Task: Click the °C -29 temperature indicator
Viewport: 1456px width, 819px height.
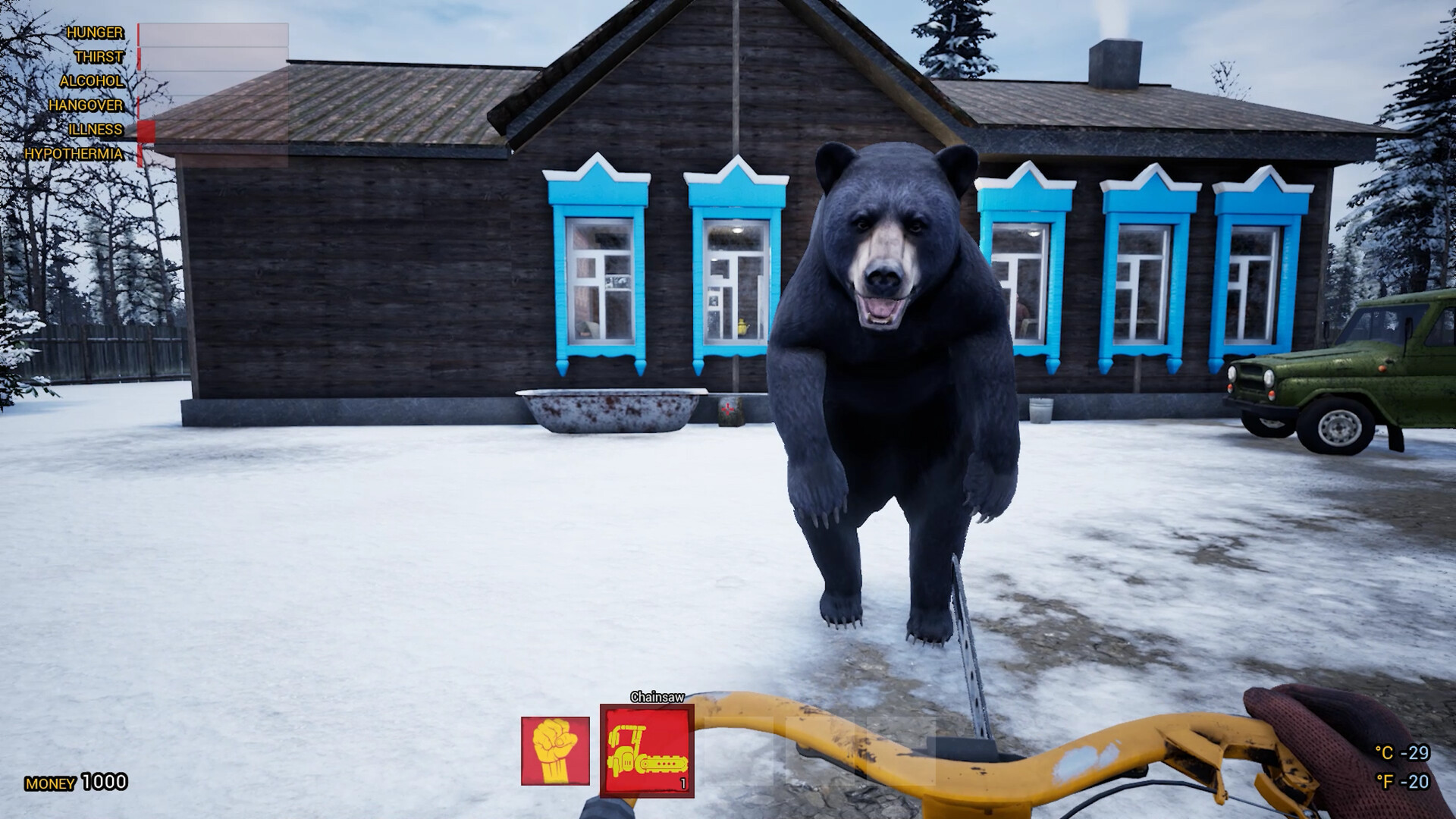Action: pyautogui.click(x=1401, y=755)
